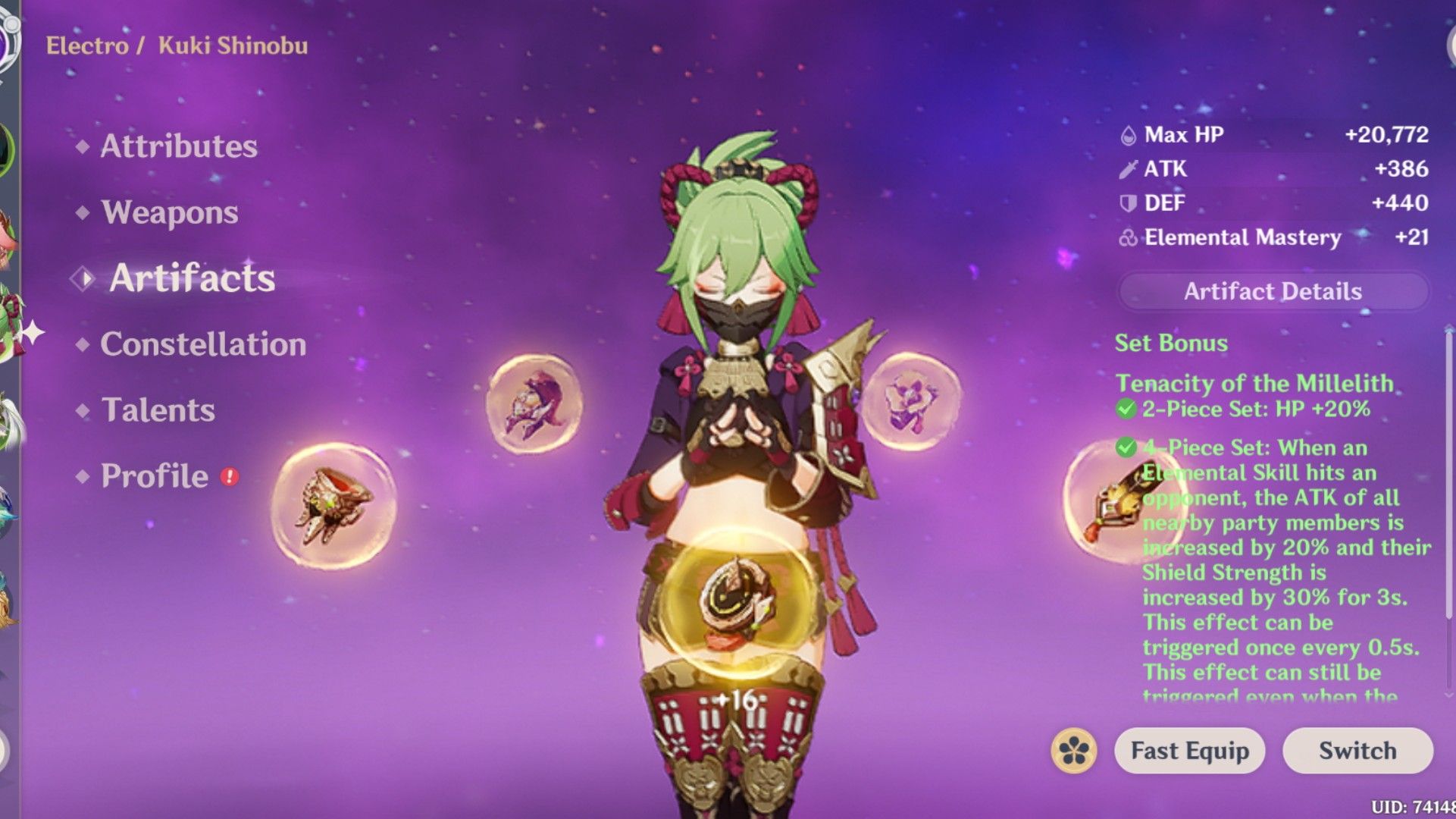
Task: Click the flower emblem icon beside Fast Equip
Action: 1076,751
